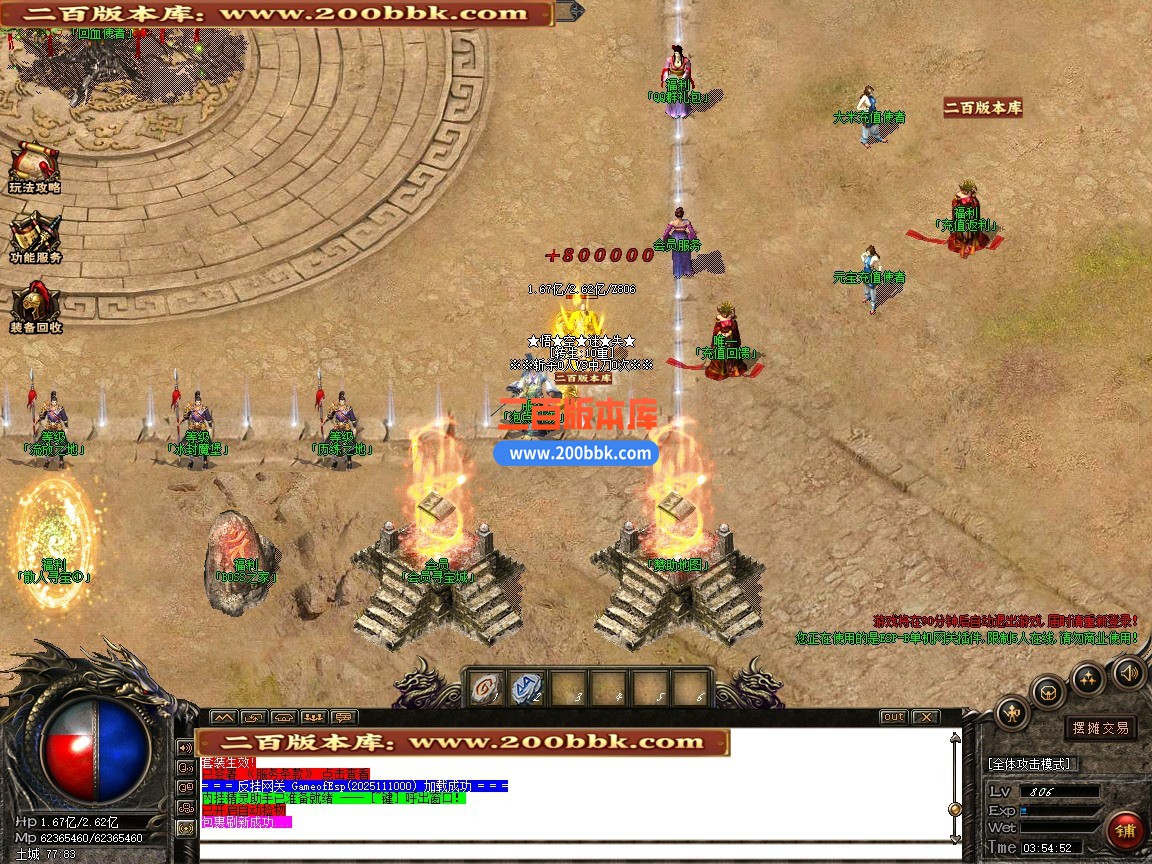Open the 功能服务 function services icon

(35, 235)
